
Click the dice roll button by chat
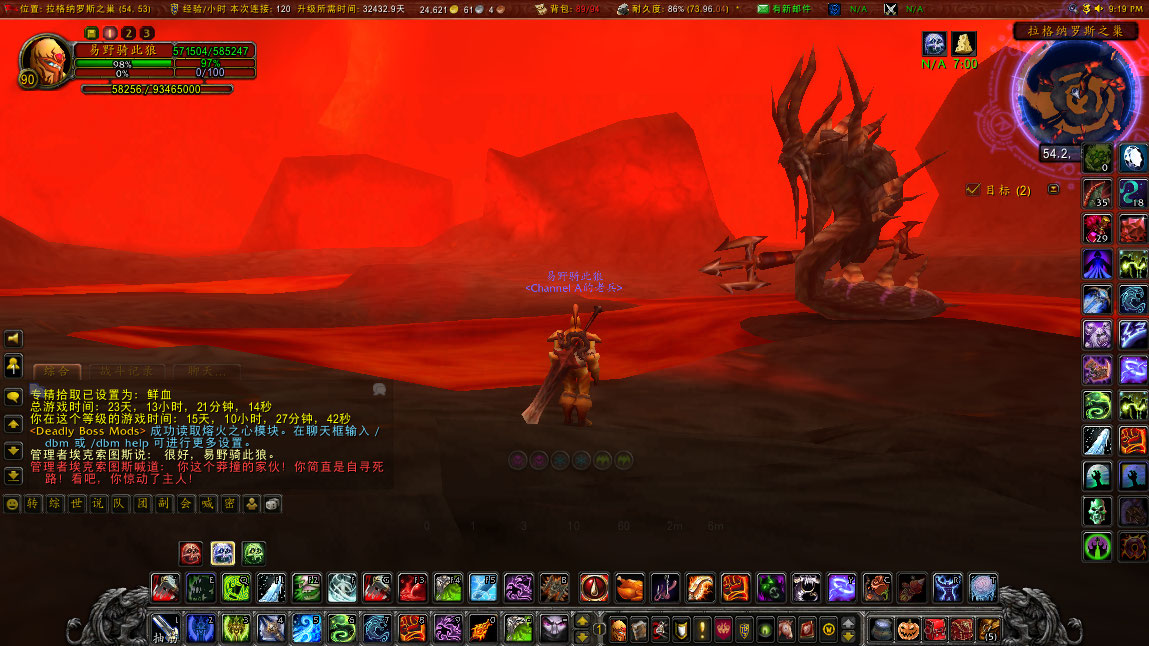click(x=272, y=503)
